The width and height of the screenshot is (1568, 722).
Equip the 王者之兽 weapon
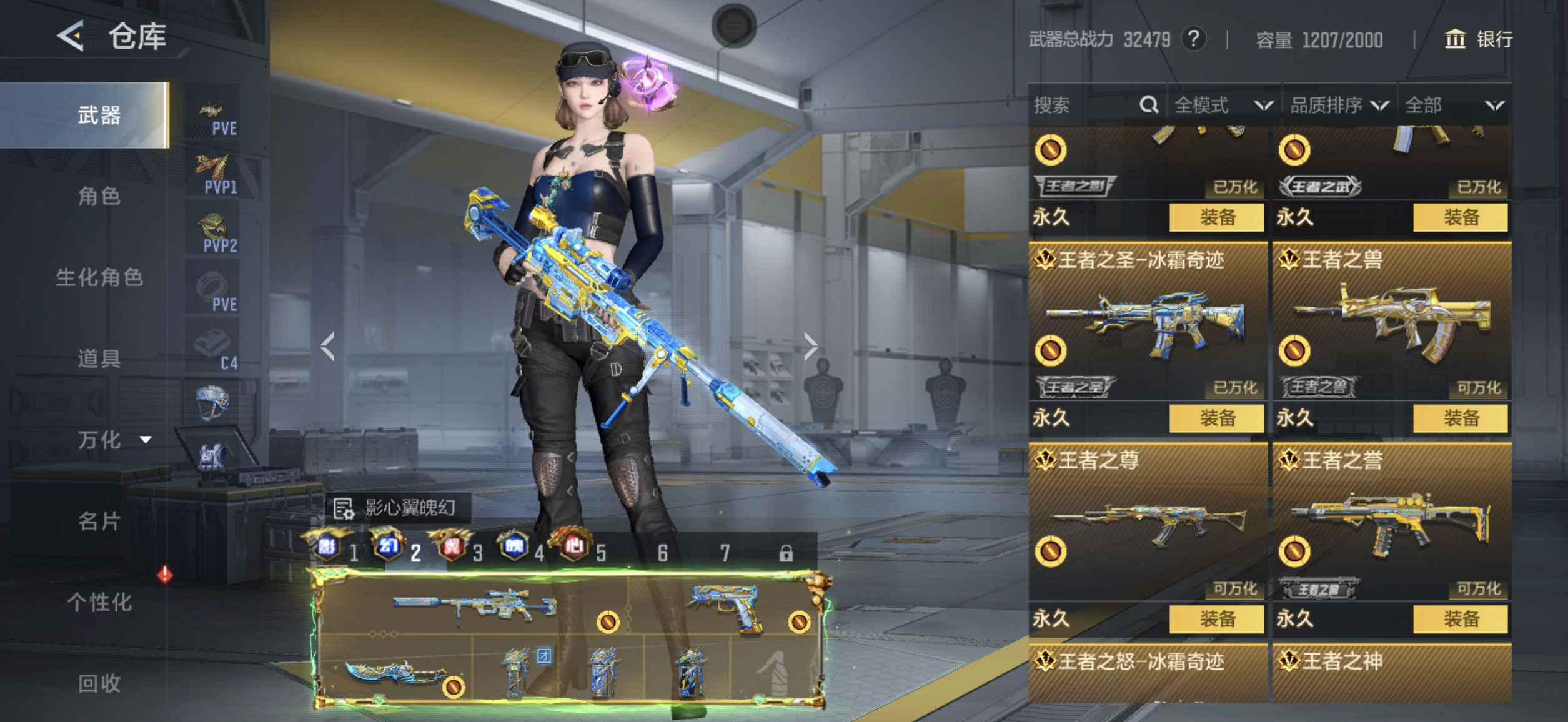click(x=1460, y=418)
